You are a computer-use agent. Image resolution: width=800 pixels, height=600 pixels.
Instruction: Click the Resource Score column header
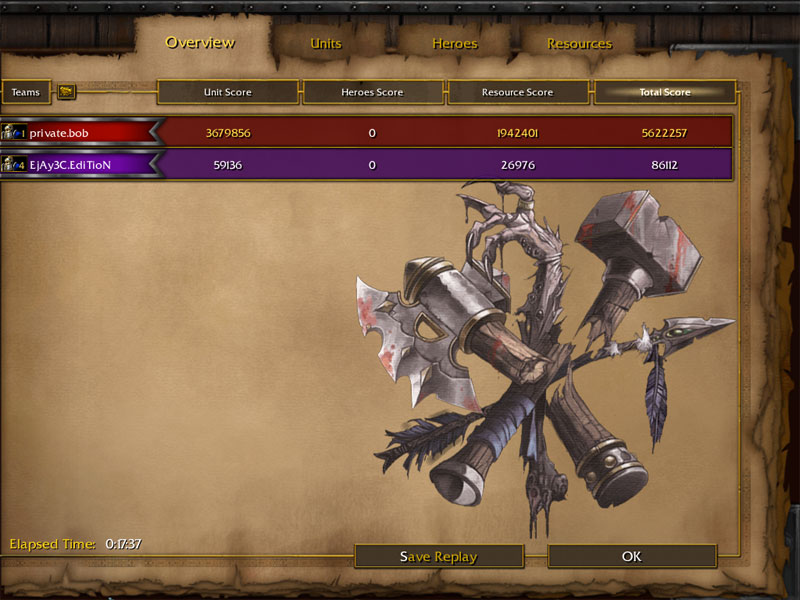pos(517,92)
